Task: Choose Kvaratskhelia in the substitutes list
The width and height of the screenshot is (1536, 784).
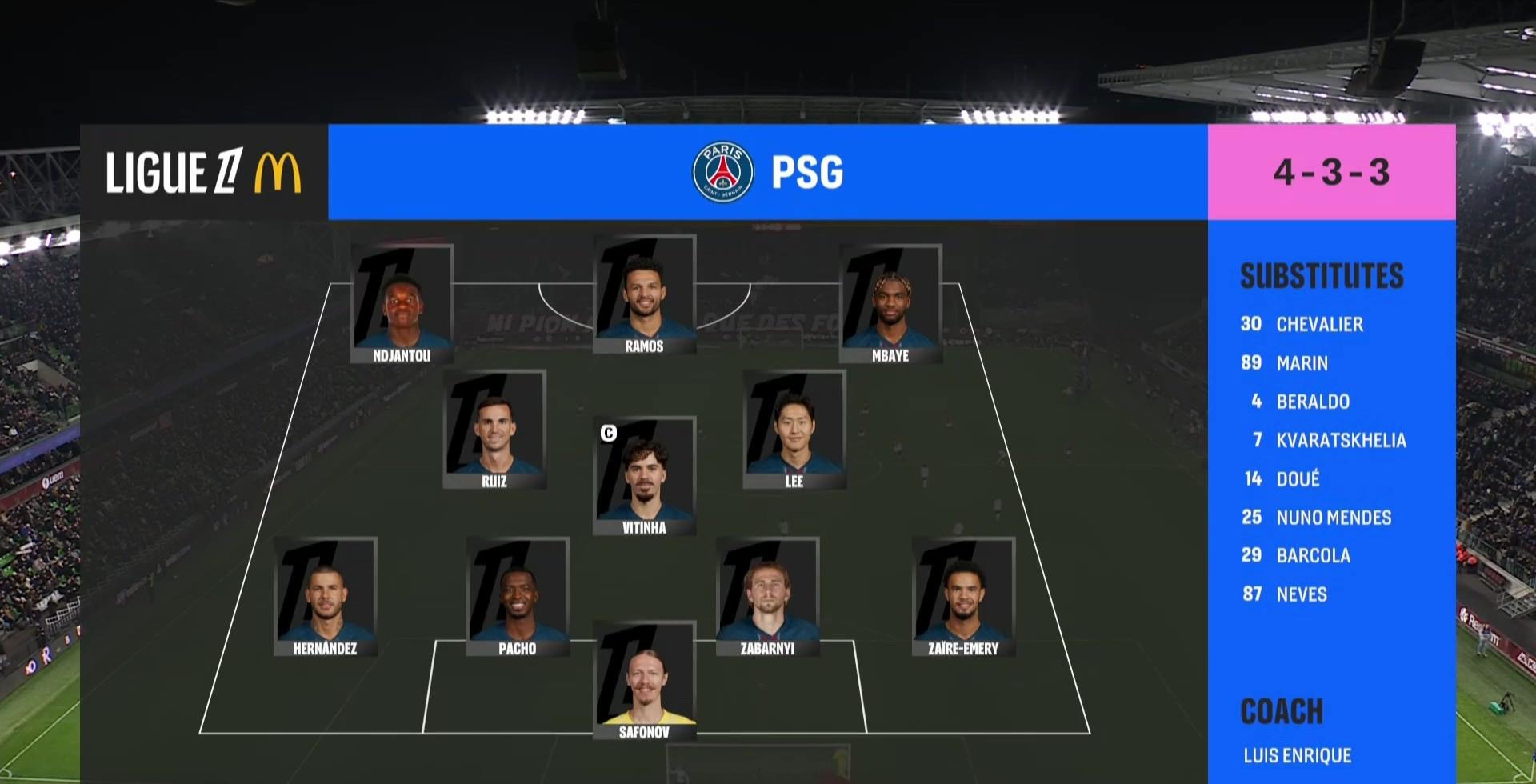Action: point(1340,440)
